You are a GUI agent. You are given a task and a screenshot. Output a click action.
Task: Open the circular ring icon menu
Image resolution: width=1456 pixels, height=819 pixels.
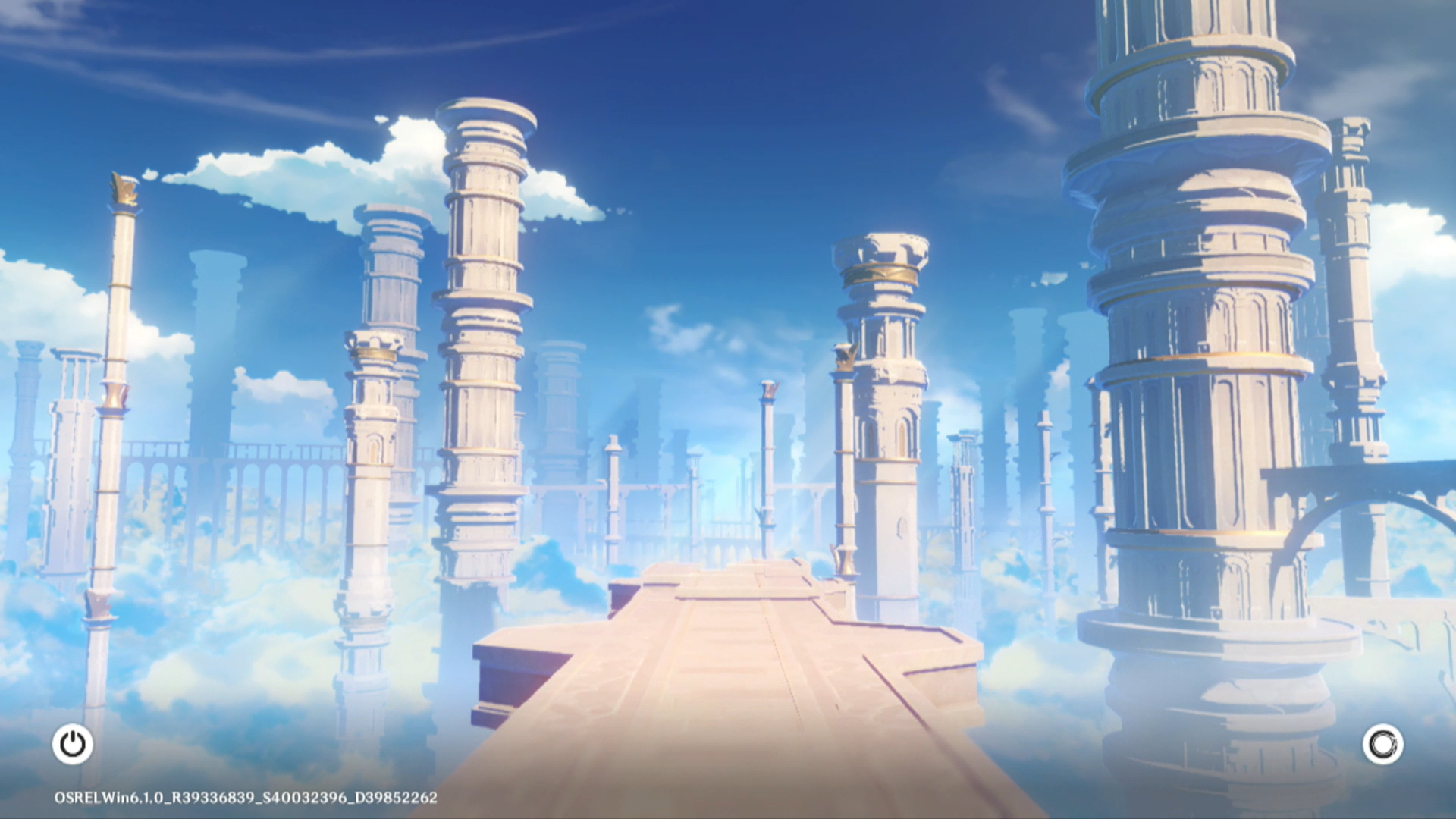1382,744
